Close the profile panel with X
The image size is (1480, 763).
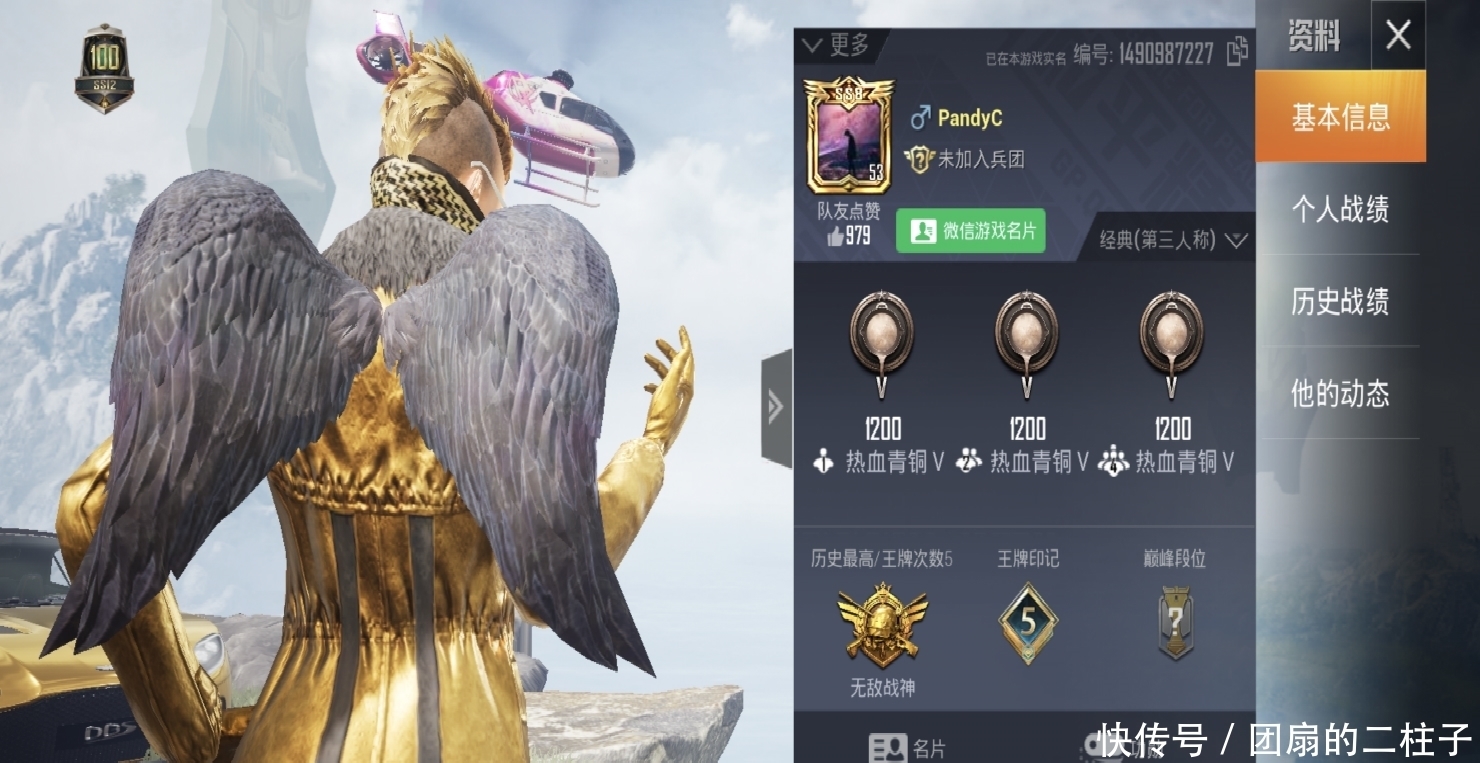click(1397, 36)
